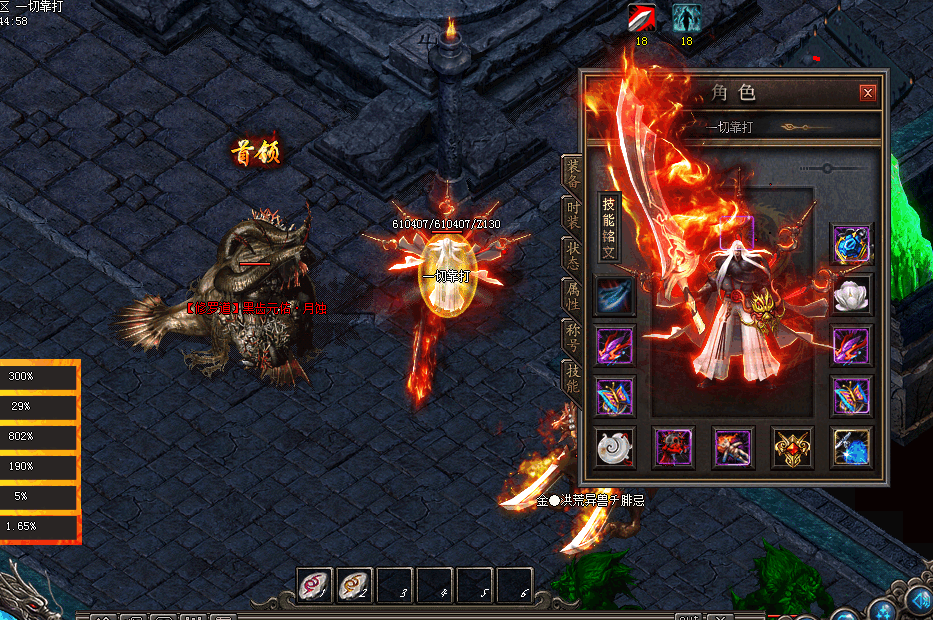Select the white spiral shell equipment slot
The height and width of the screenshot is (620, 933).
614,447
